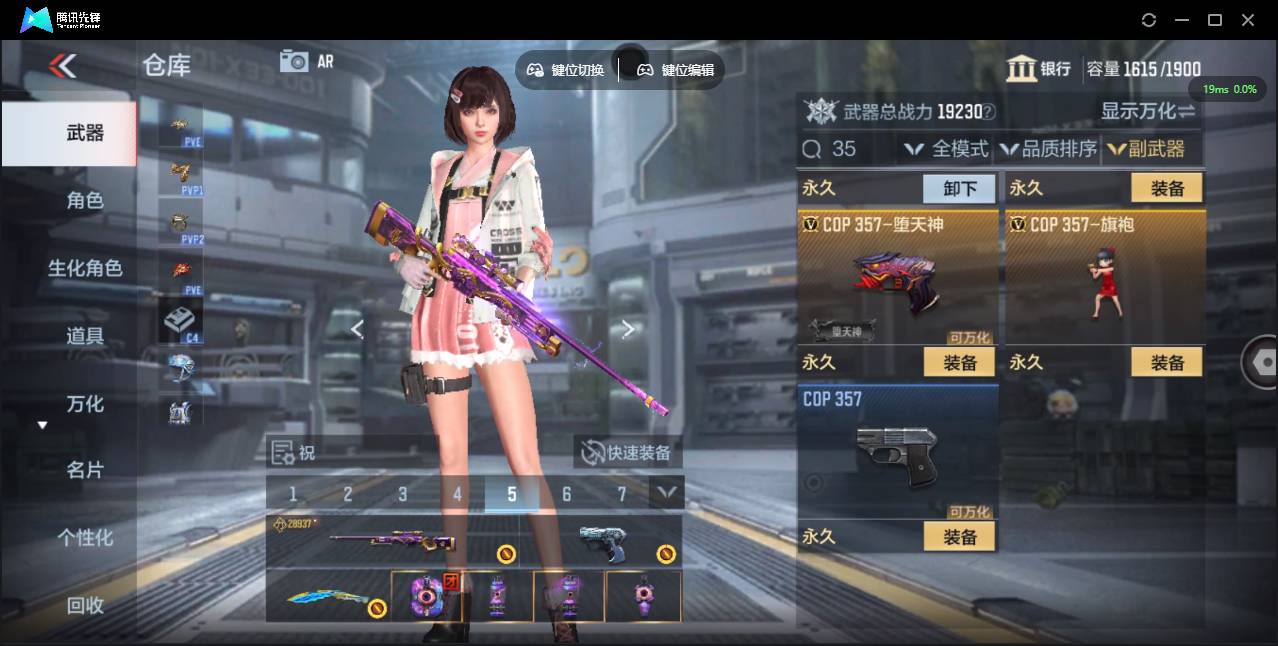Click the 快速装备 quick equip button
Screen dimensions: 1278x646
627,452
